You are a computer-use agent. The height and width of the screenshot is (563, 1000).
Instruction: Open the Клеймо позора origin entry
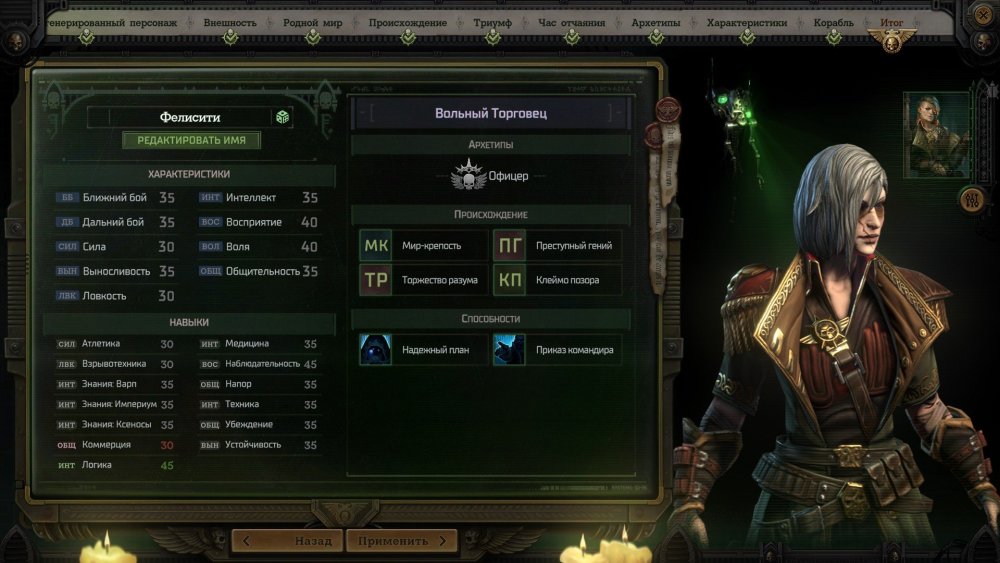coord(557,280)
